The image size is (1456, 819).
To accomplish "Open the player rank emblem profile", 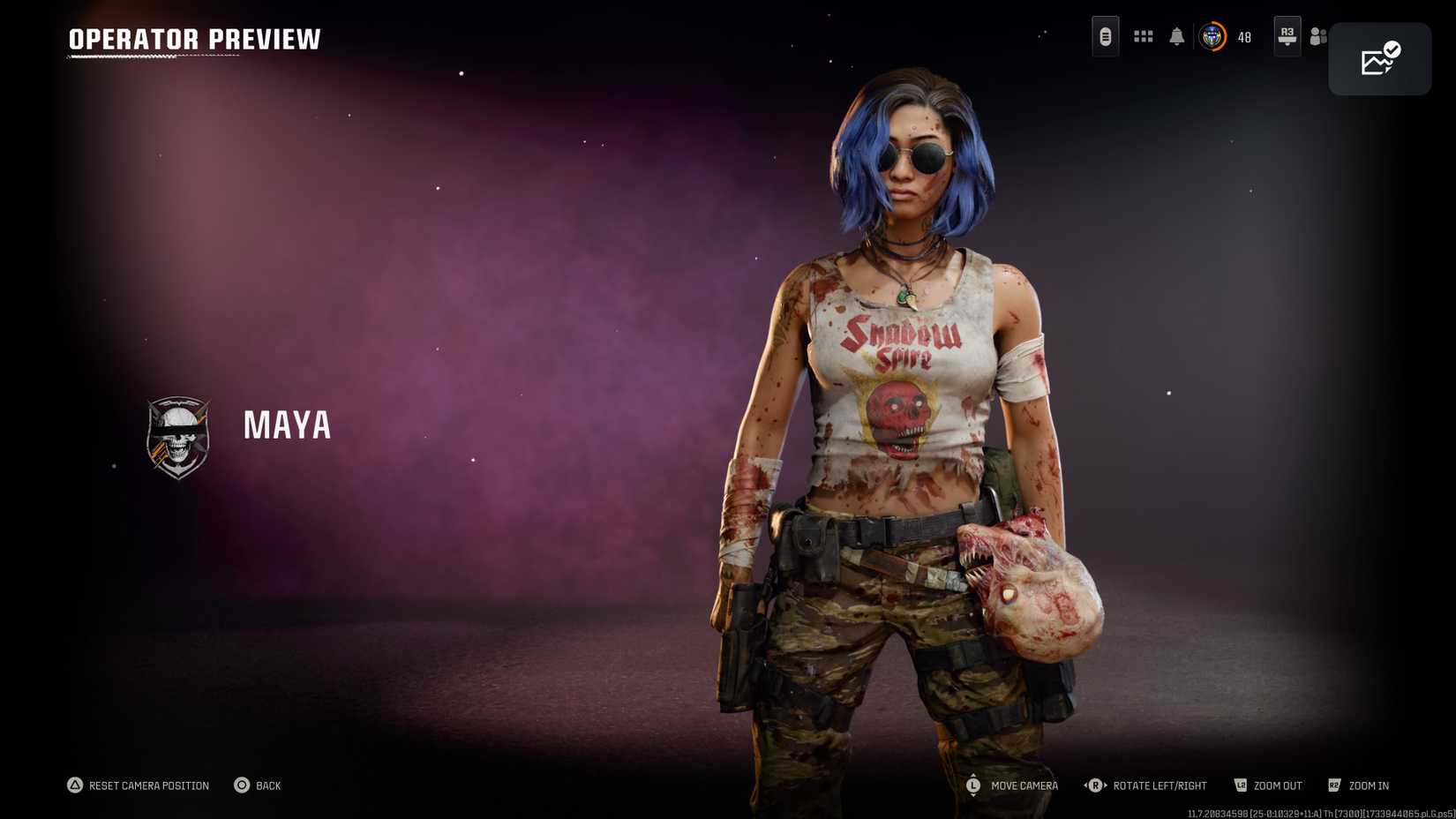I will coord(1212,37).
